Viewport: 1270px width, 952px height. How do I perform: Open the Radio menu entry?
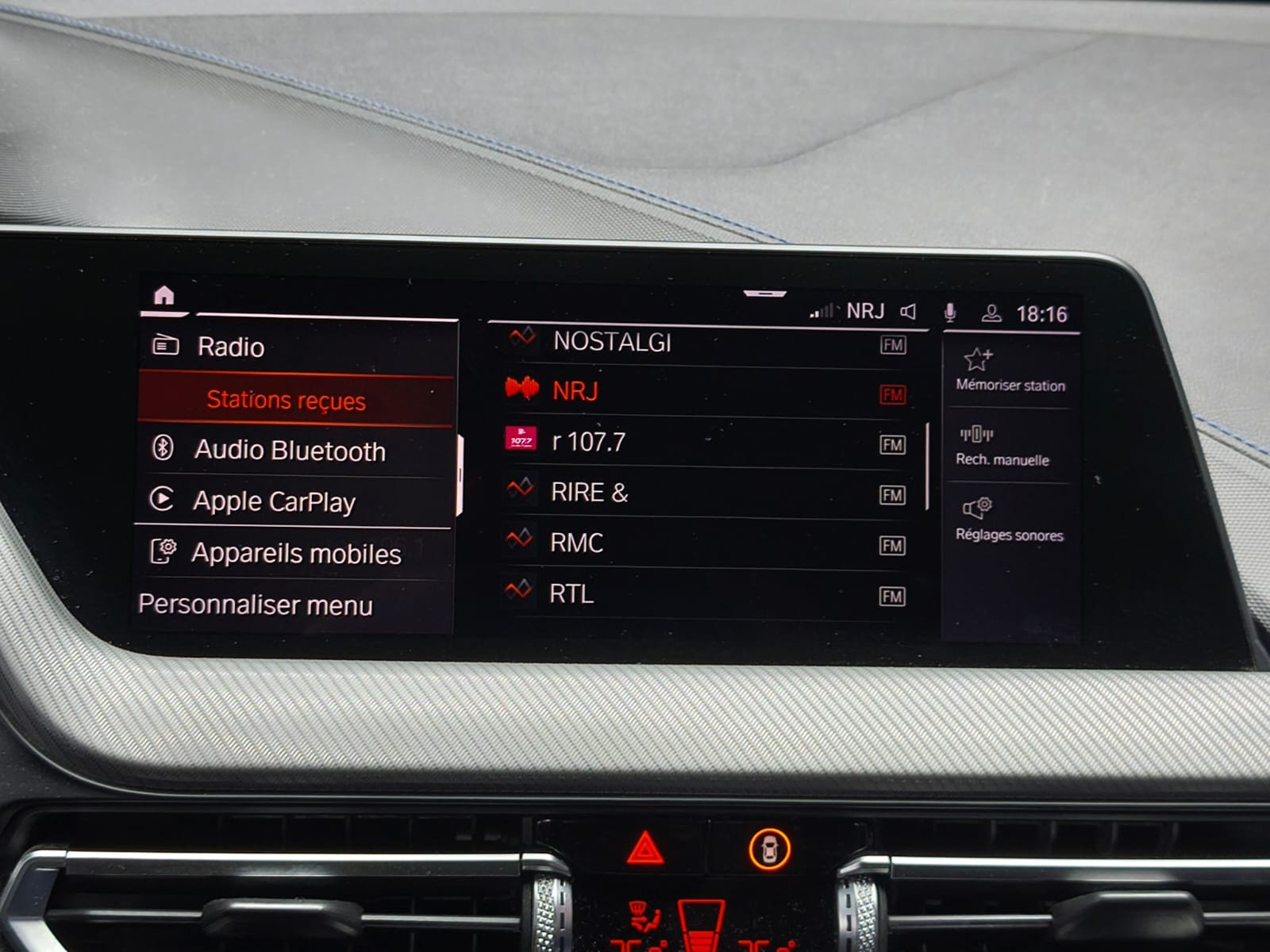click(x=230, y=347)
